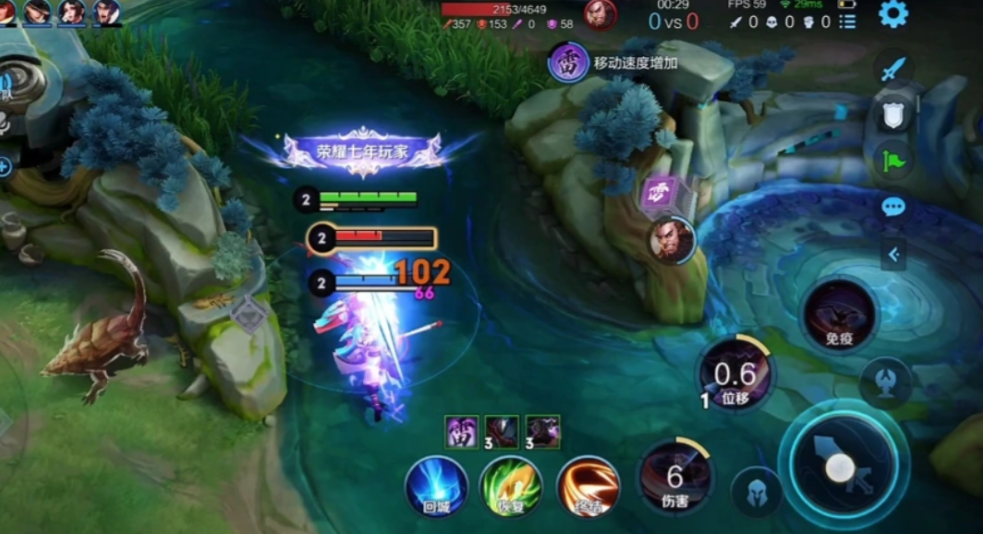Screen dimensions: 983x534
Task: Tap the main basic attack button
Action: pyautogui.click(x=839, y=466)
